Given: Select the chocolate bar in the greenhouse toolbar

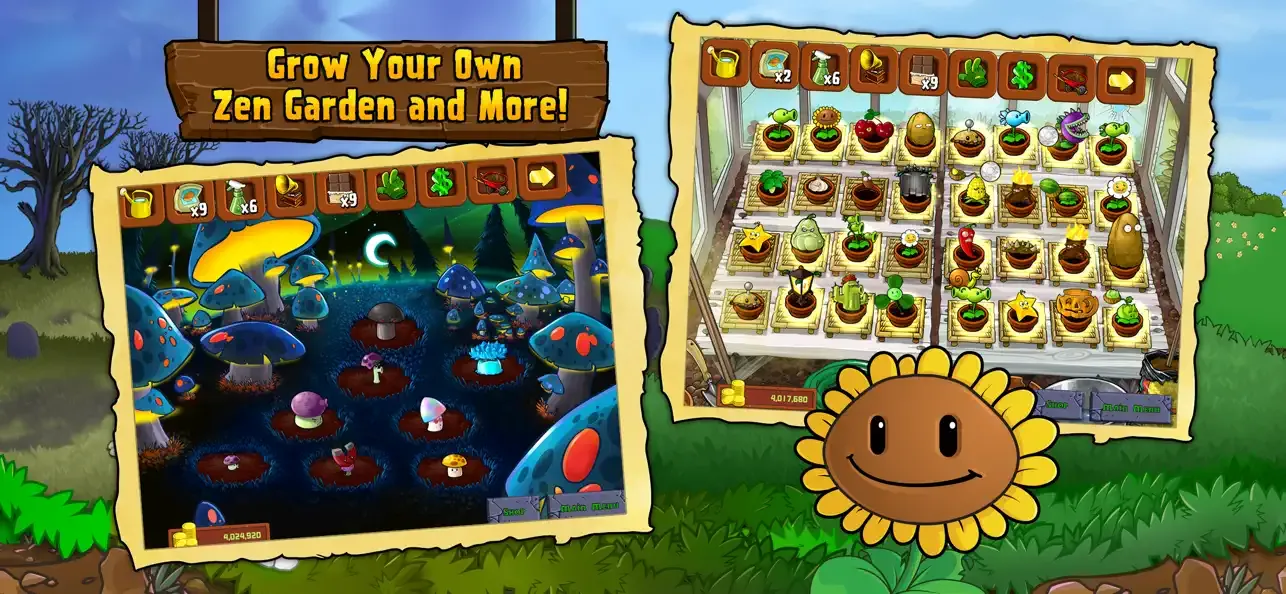Looking at the screenshot, I should [921, 72].
